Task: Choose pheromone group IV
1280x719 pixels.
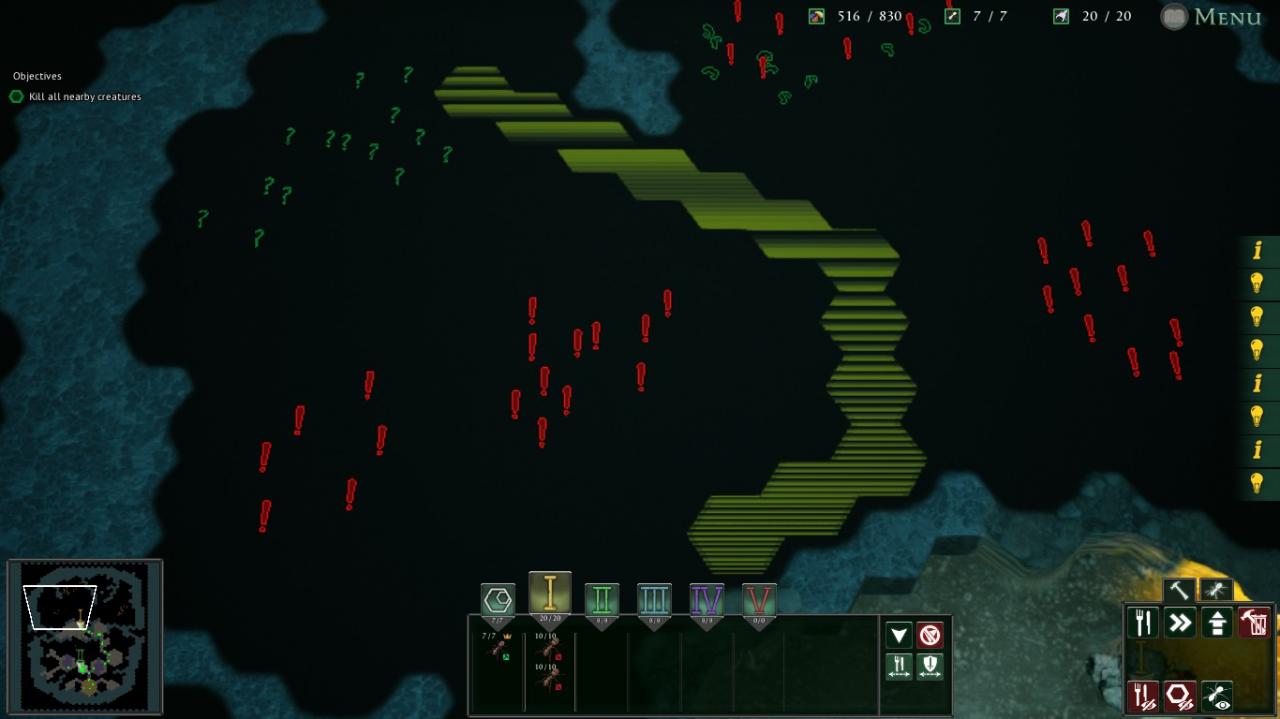Action: [707, 601]
